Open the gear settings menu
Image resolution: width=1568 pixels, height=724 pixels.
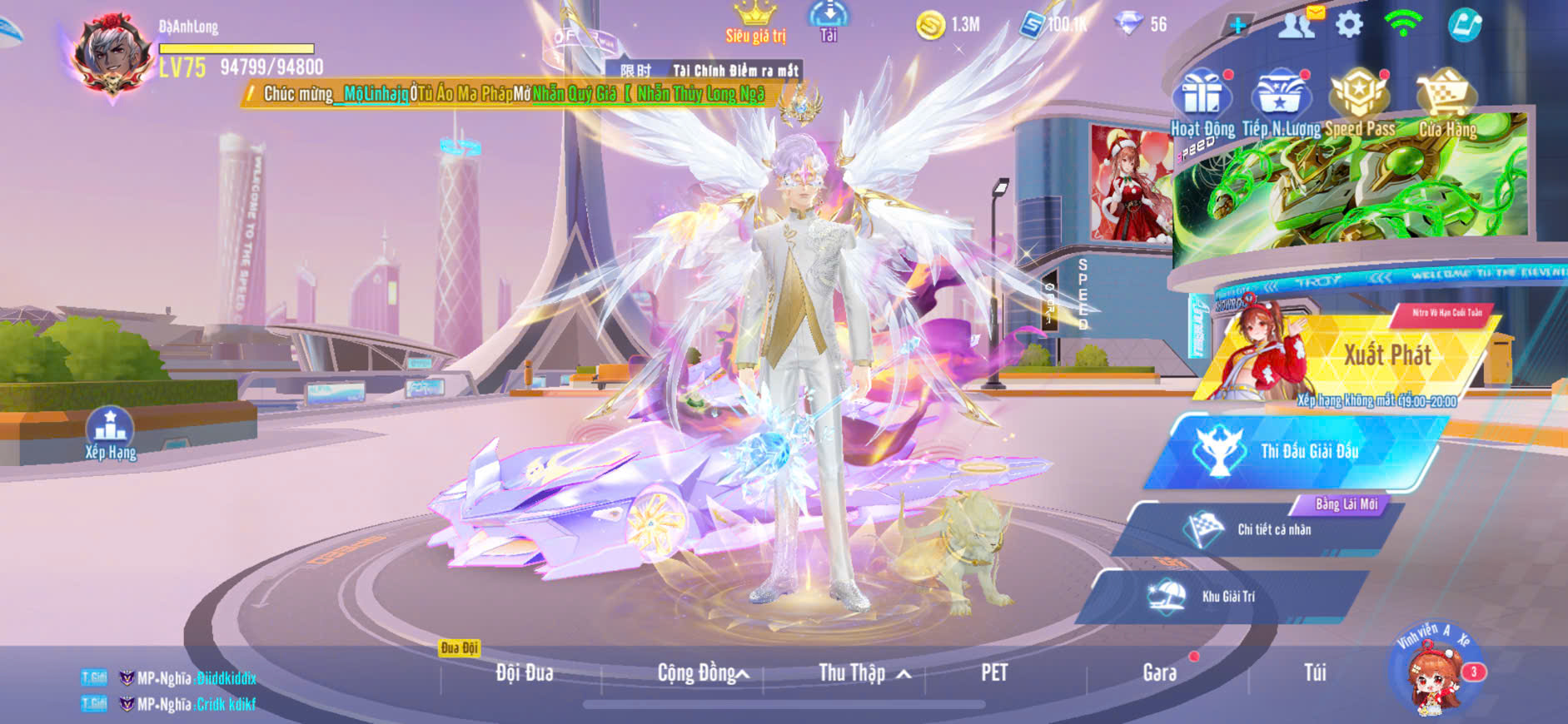1349,24
